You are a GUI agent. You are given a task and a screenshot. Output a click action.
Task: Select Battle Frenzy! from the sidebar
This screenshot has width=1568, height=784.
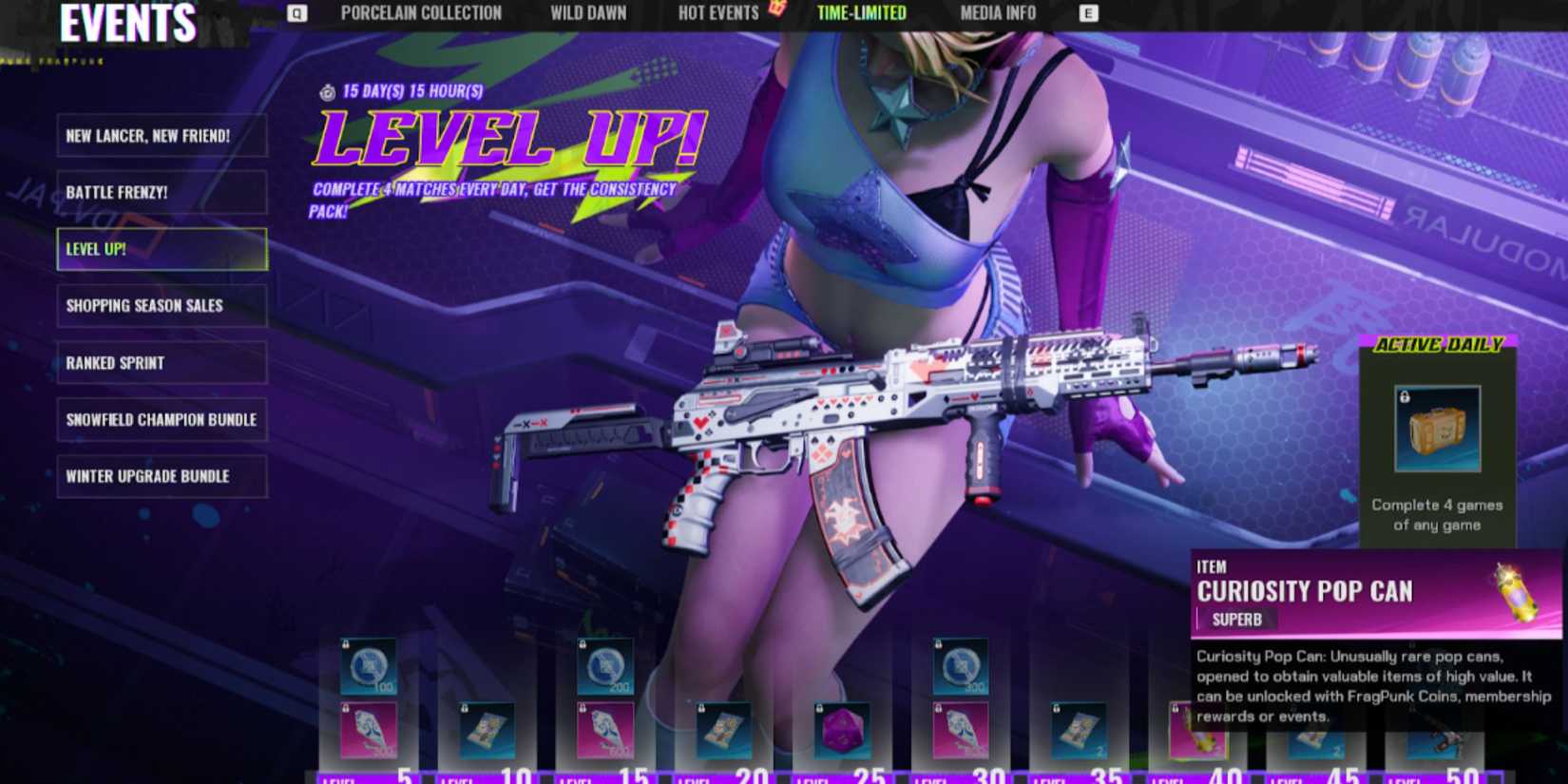162,193
